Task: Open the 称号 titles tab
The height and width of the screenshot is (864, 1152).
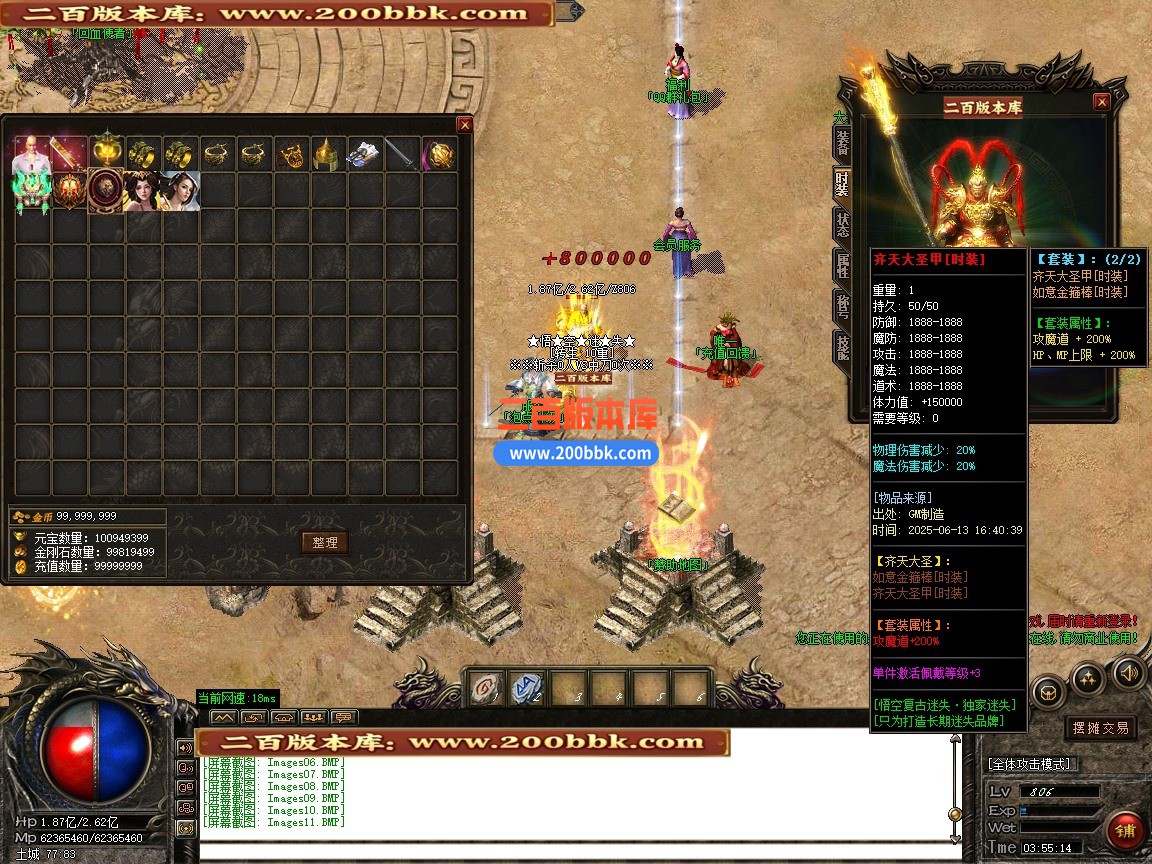Action: point(842,305)
